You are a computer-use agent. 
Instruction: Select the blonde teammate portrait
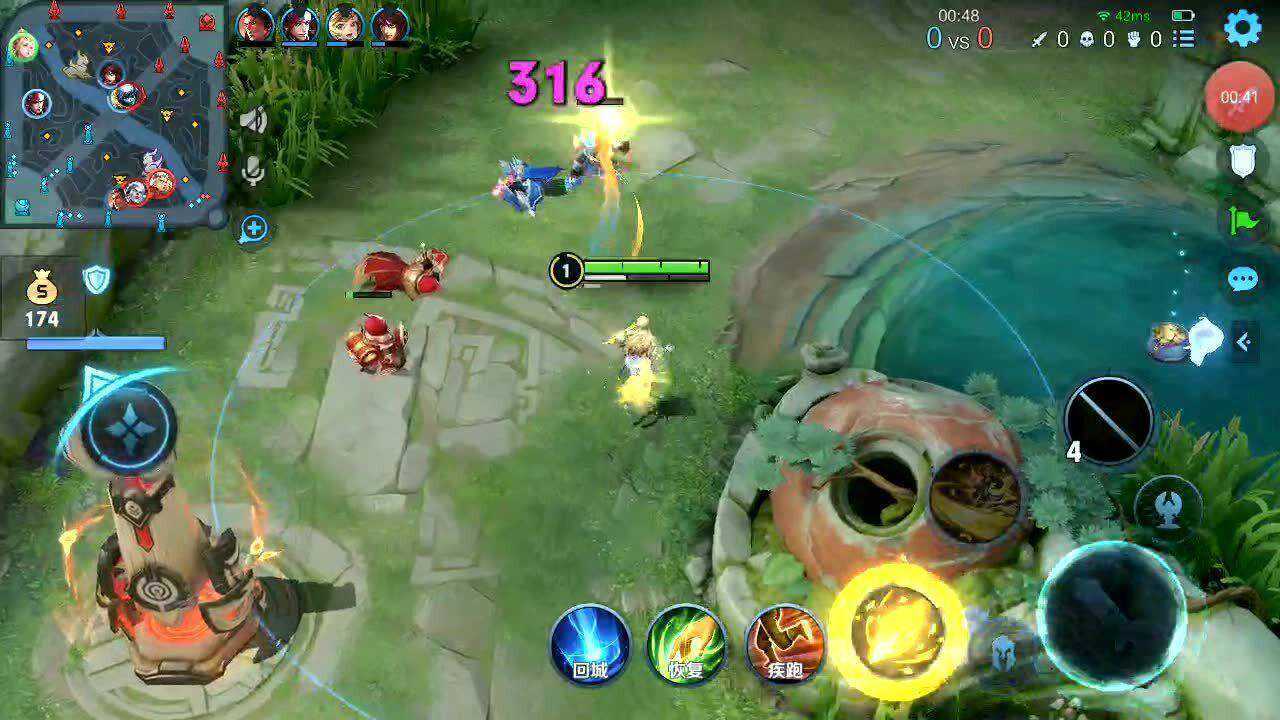(x=344, y=25)
